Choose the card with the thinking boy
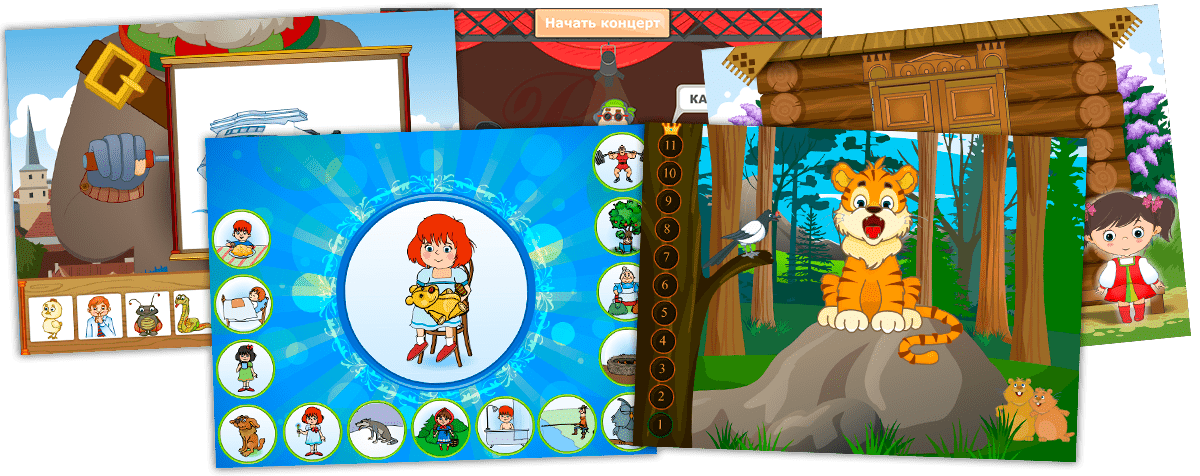Viewport: 1200px width, 476px height. click(98, 316)
